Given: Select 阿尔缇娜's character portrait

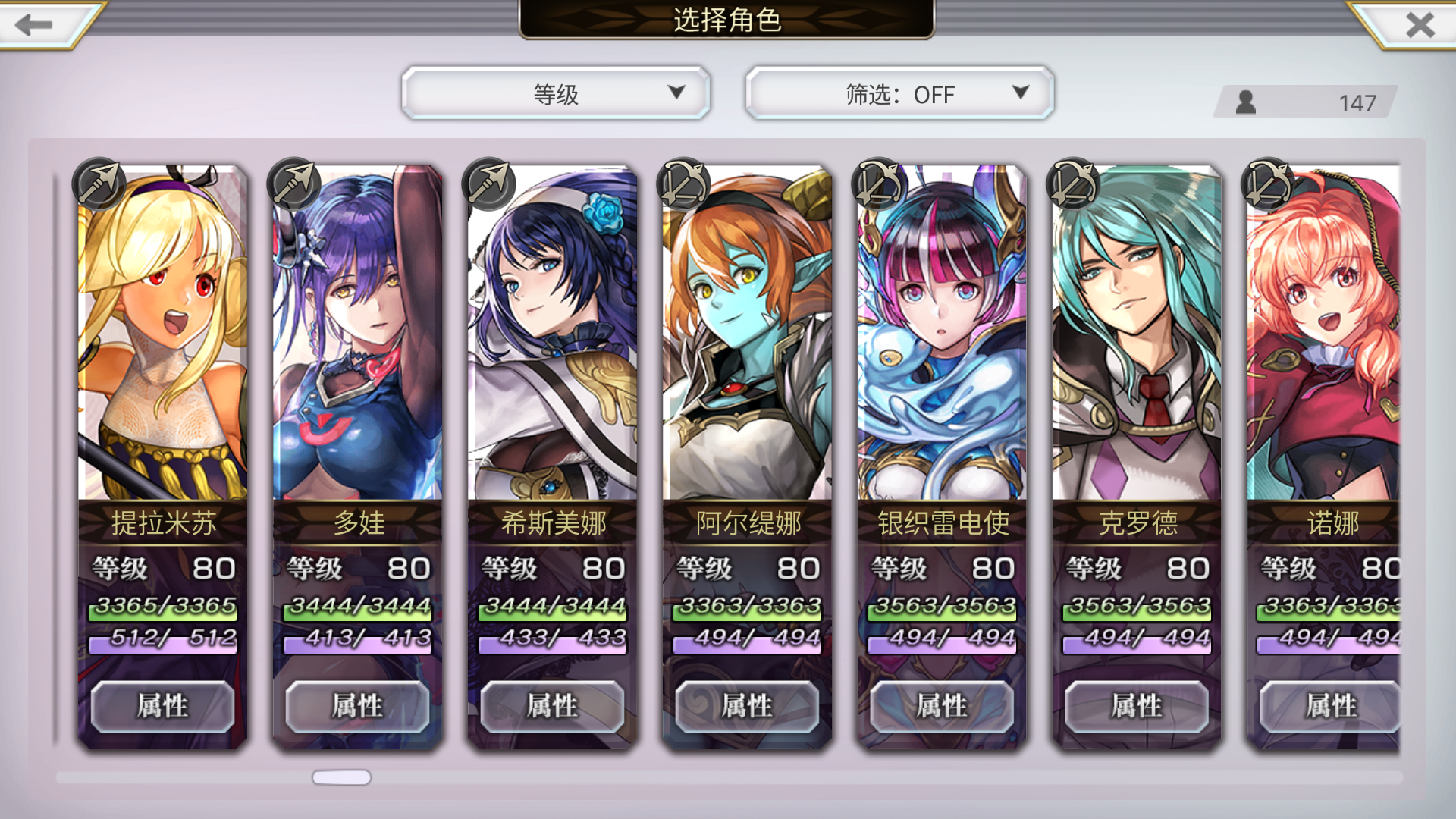Looking at the screenshot, I should click(x=745, y=334).
